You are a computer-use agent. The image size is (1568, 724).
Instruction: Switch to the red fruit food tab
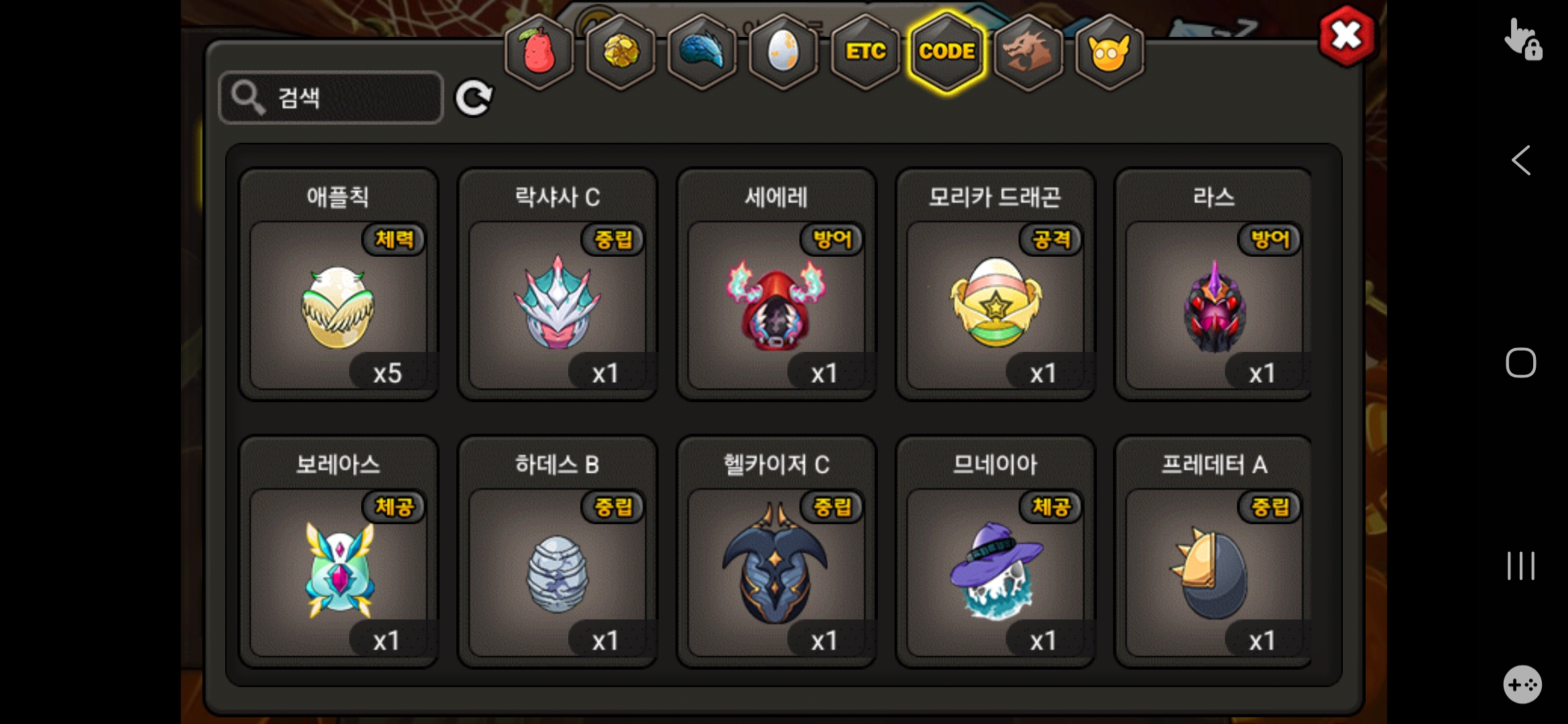539,52
